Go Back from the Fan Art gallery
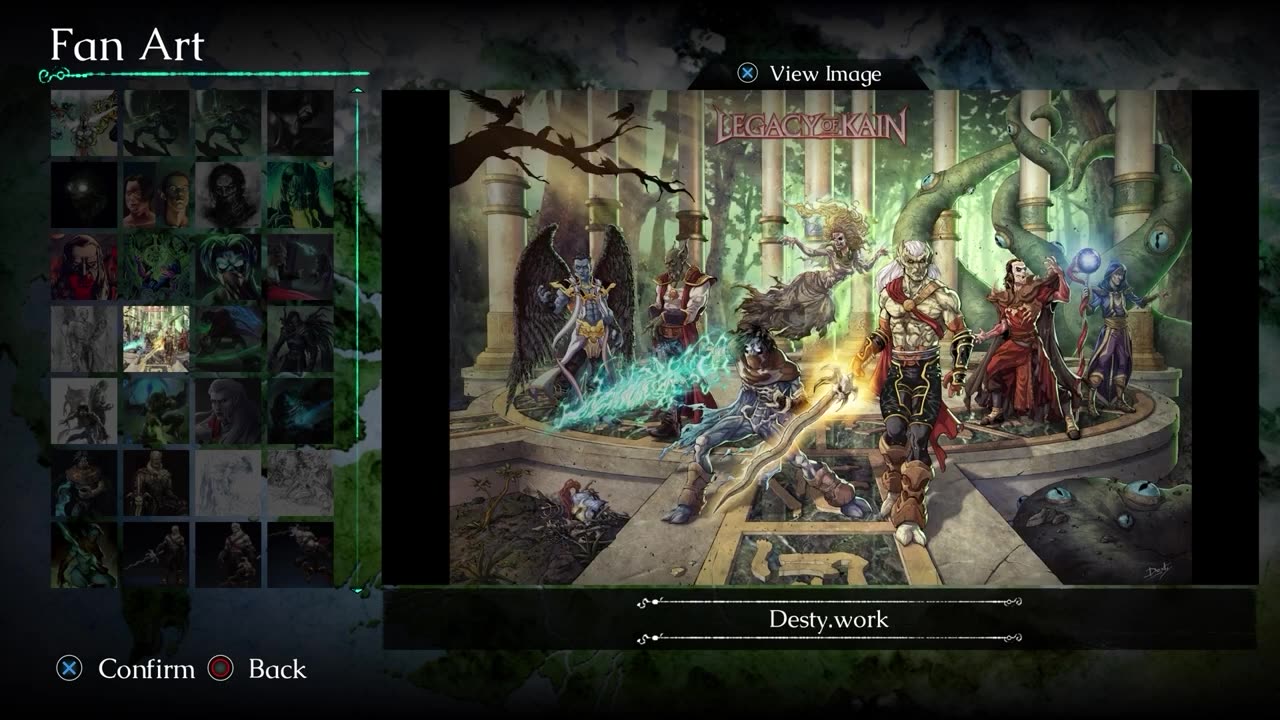1280x720 pixels. 257,669
